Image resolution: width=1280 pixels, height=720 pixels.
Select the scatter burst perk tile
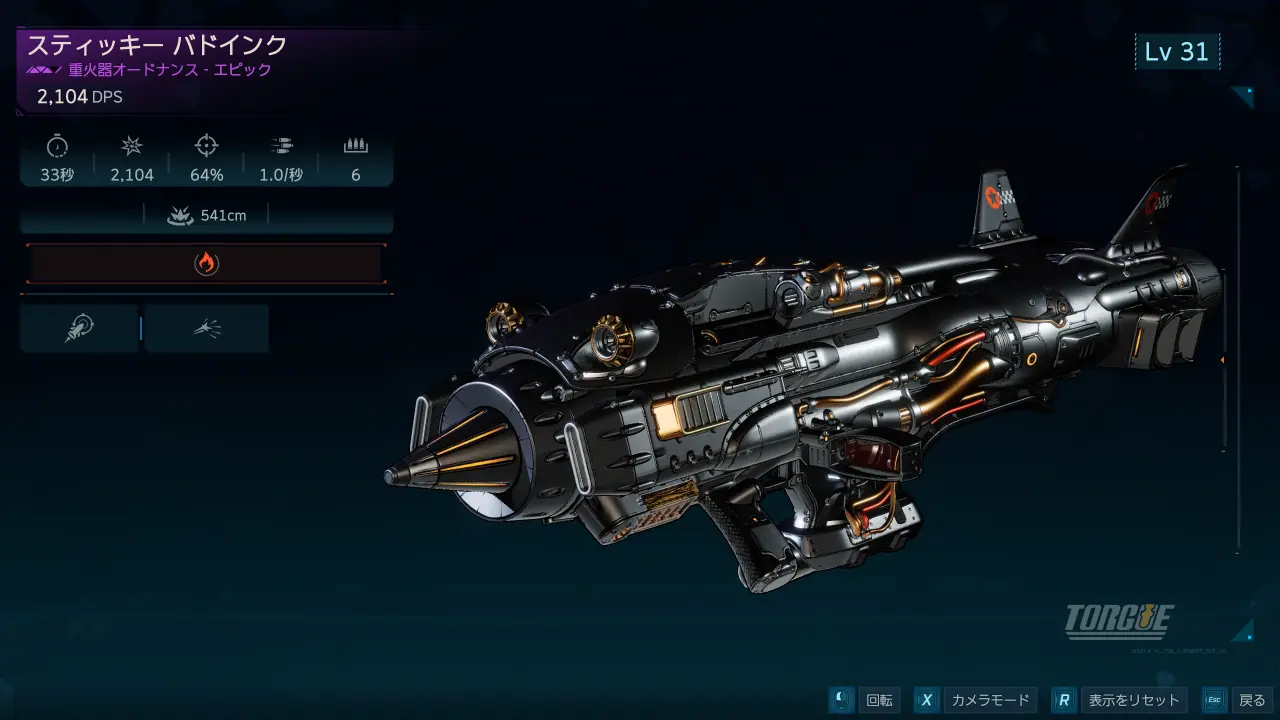point(207,329)
